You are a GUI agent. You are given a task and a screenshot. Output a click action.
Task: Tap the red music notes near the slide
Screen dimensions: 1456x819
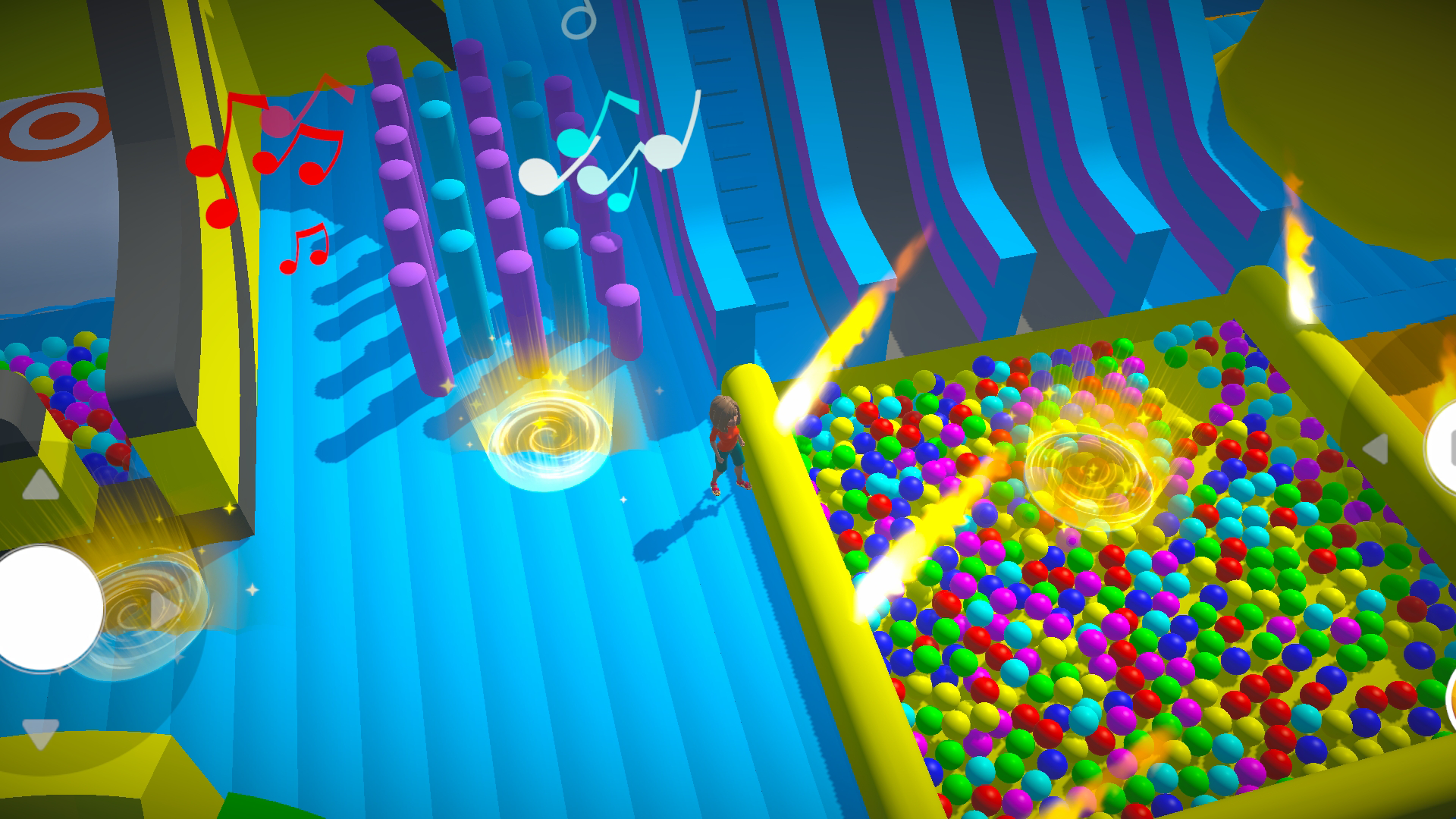point(265,152)
